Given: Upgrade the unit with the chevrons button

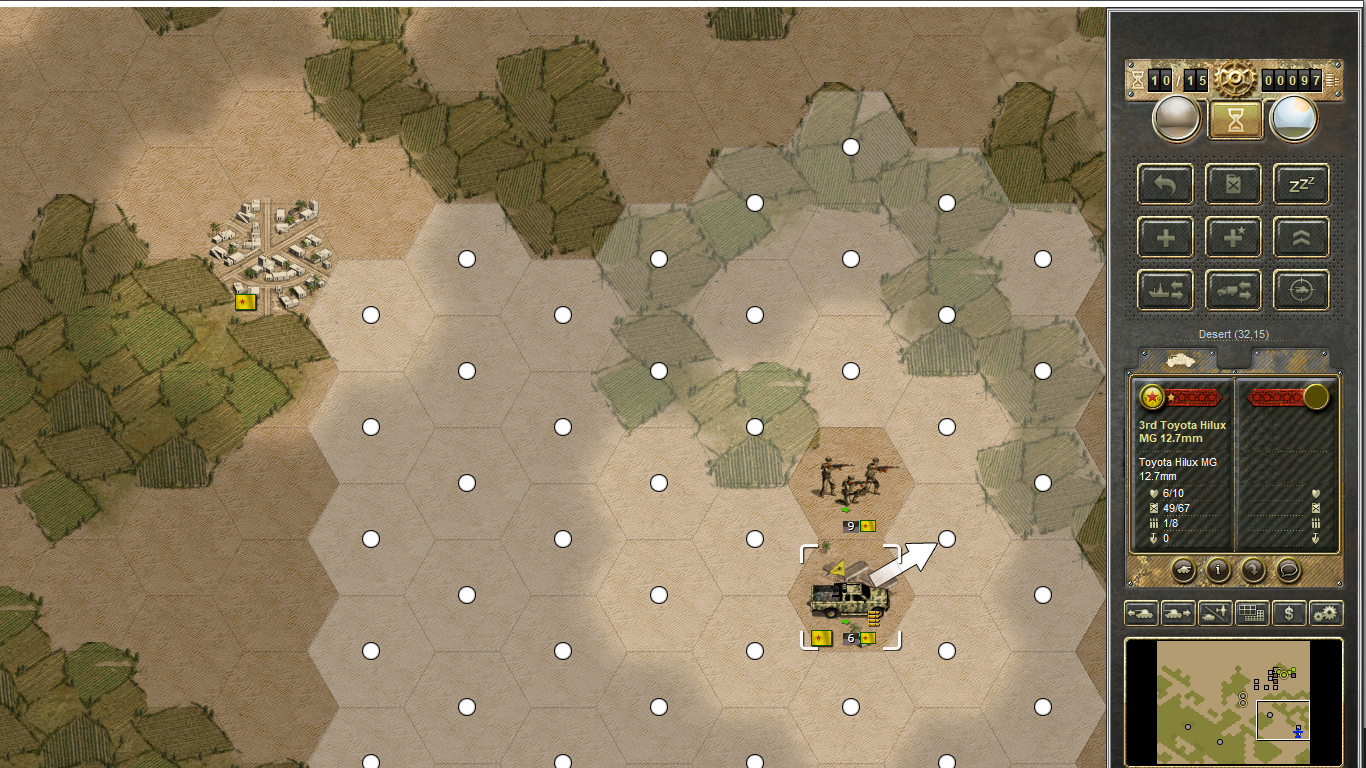Looking at the screenshot, I should (x=1301, y=238).
